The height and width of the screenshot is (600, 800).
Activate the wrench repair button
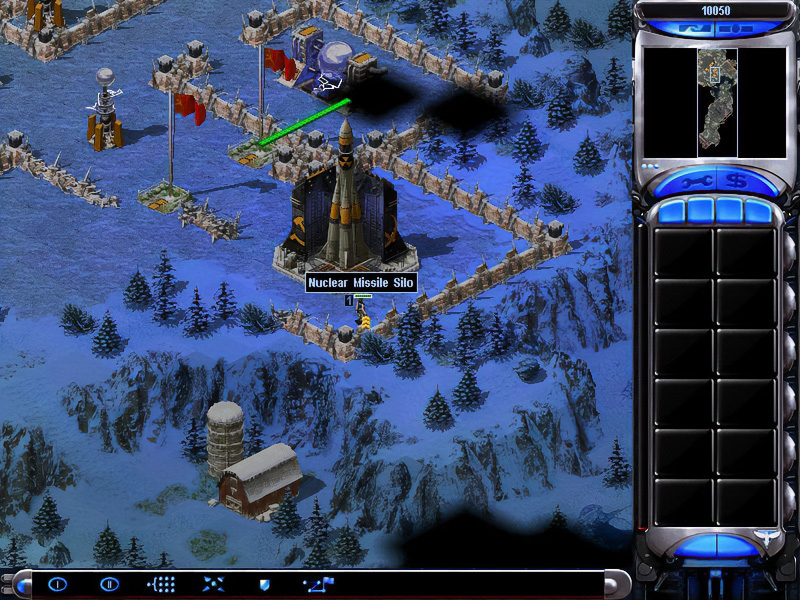(695, 182)
